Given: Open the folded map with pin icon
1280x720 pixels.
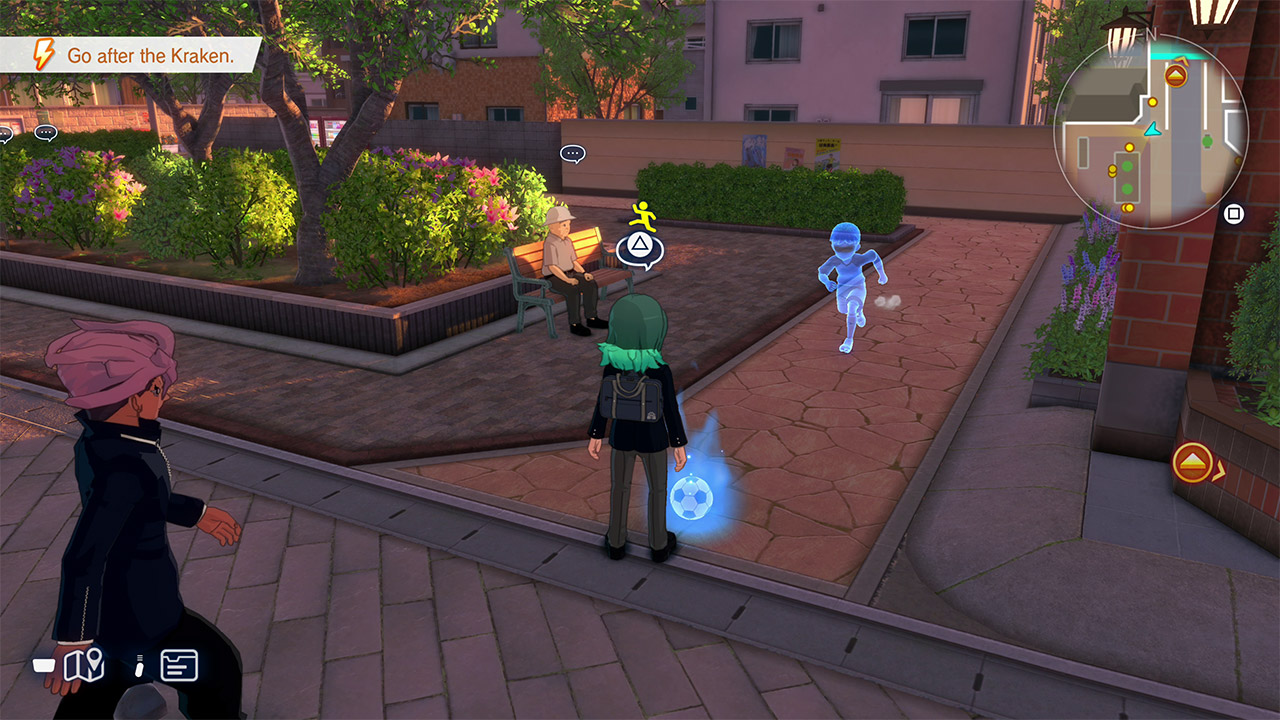Looking at the screenshot, I should (84, 665).
